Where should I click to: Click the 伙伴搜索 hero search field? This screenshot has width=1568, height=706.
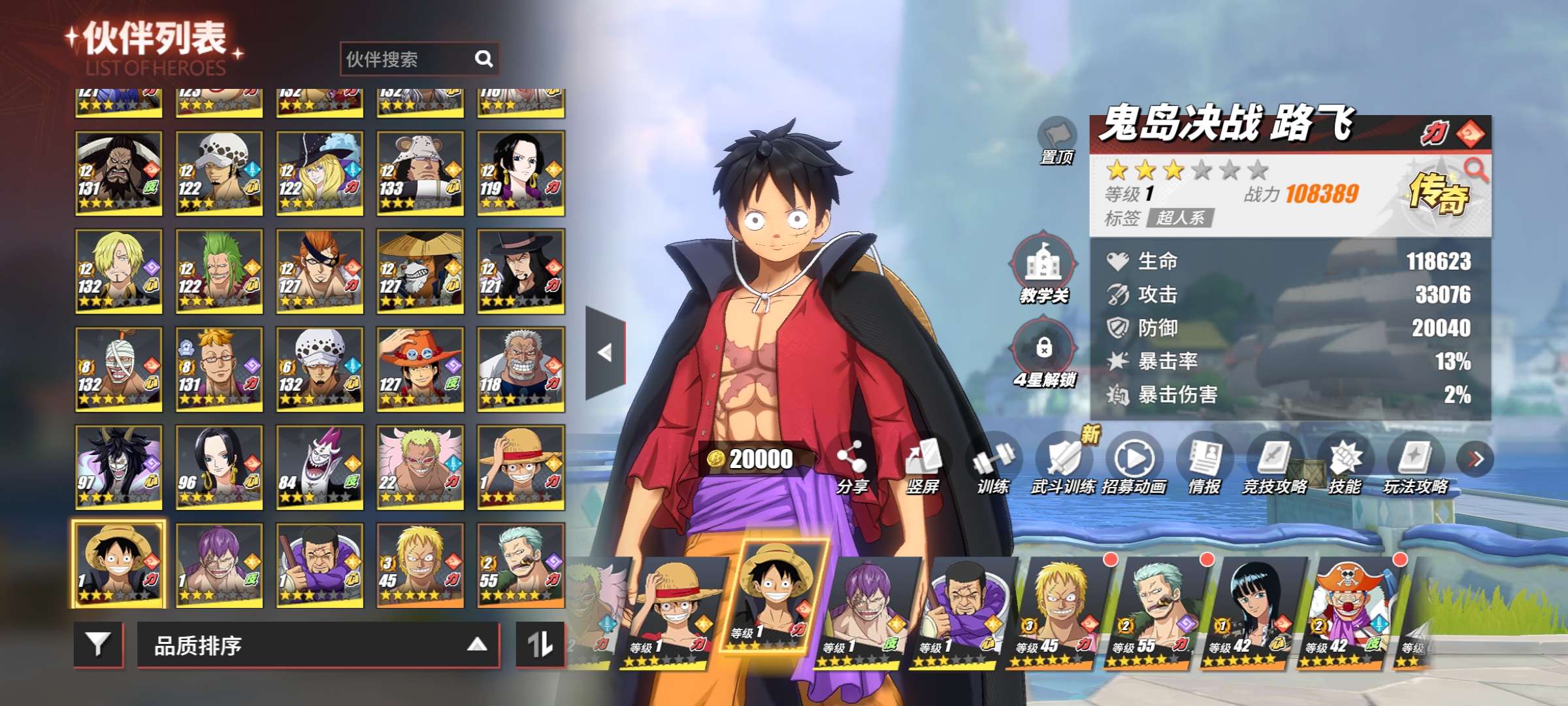pyautogui.click(x=408, y=59)
